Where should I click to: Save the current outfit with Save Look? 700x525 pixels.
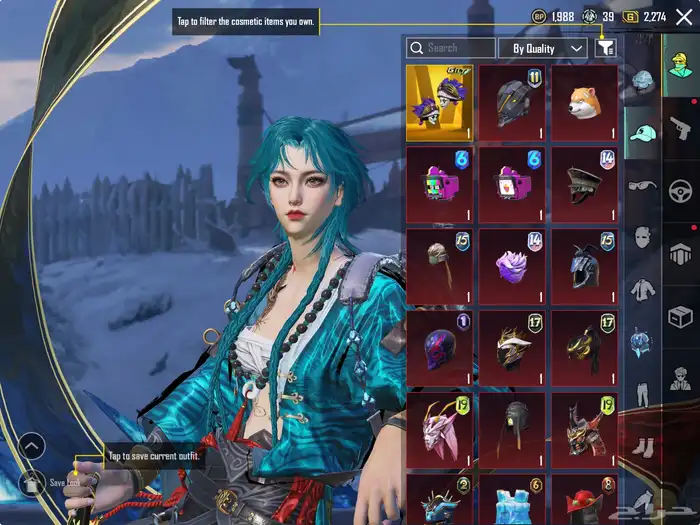click(x=32, y=483)
